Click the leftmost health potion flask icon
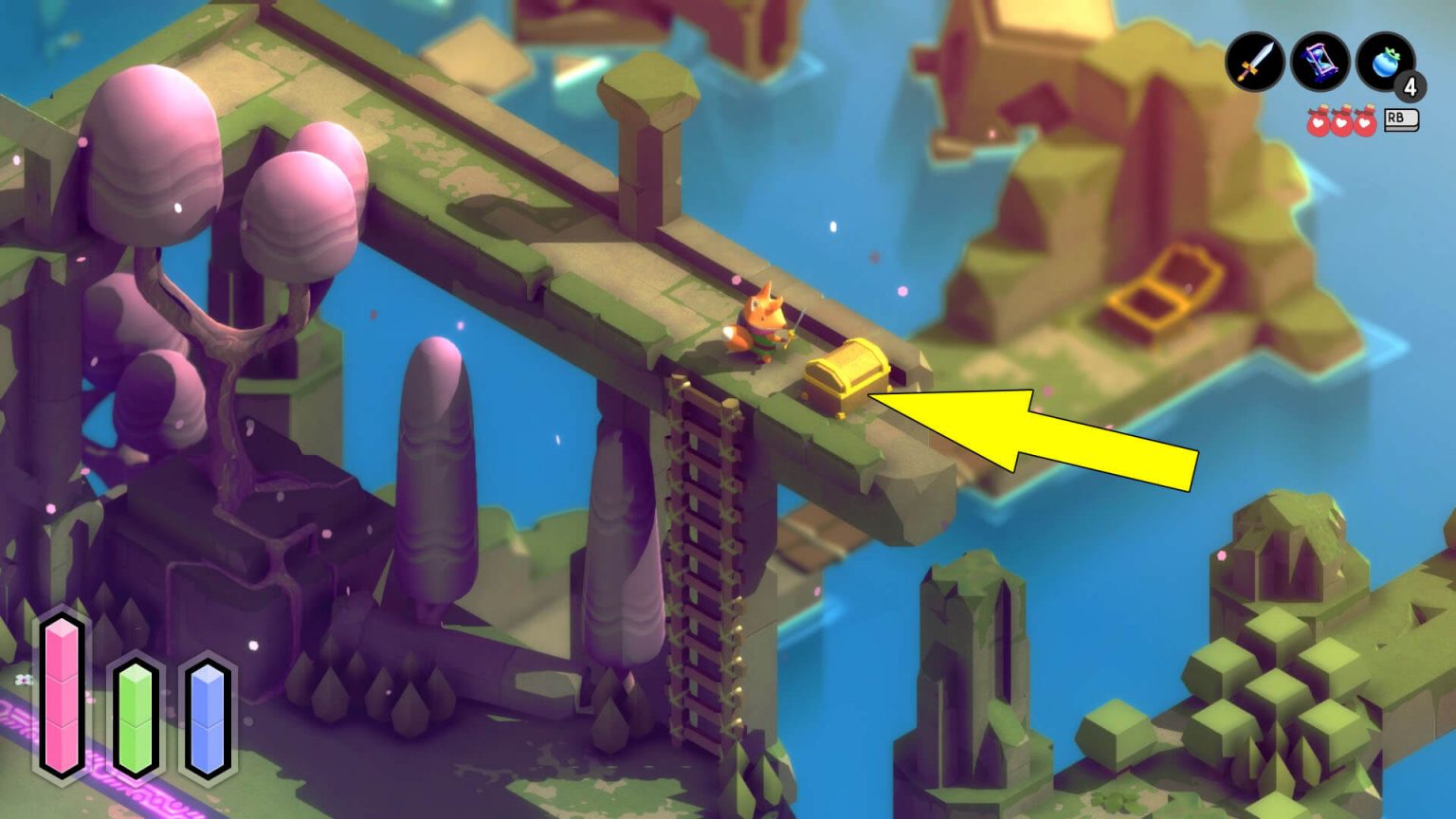 click(x=1319, y=123)
